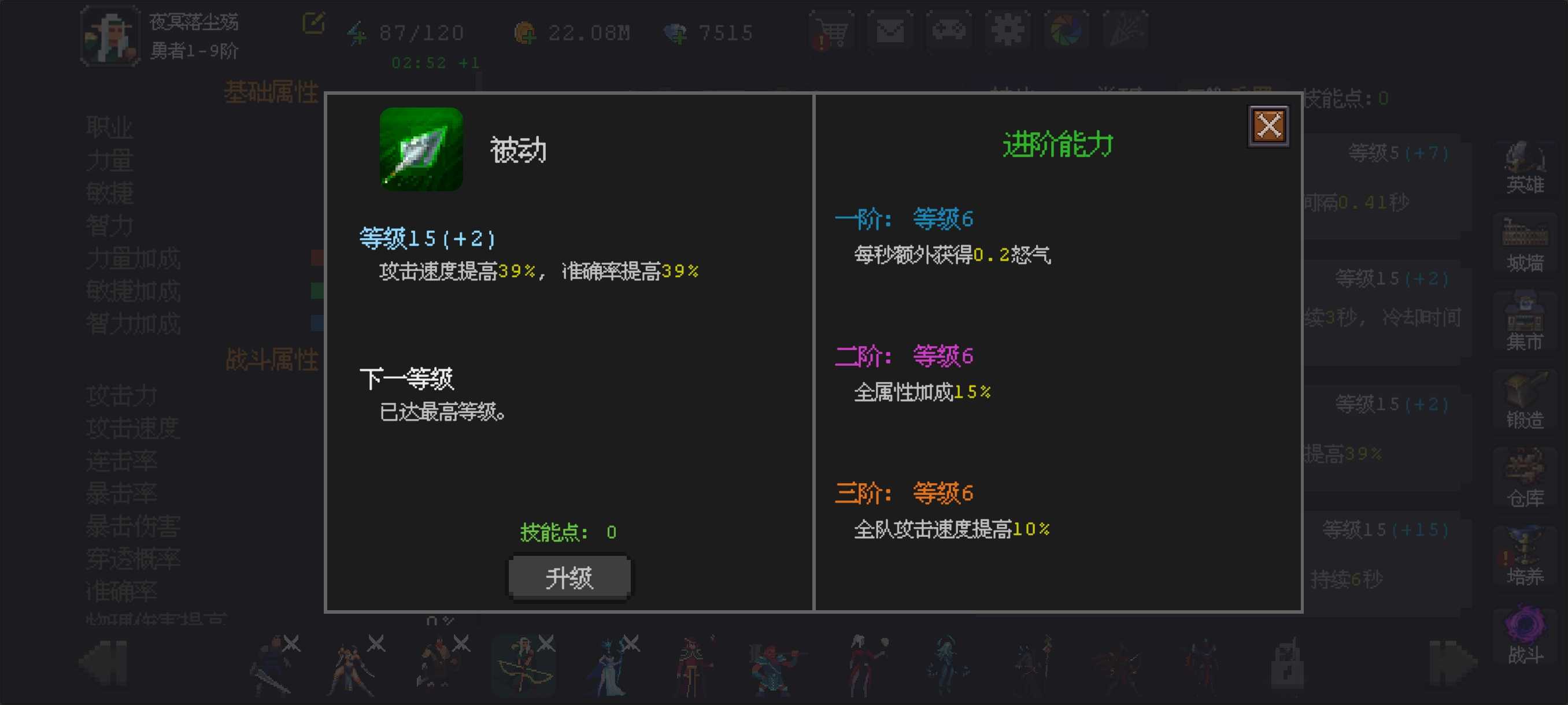Click the edit pencil next to player name
Image resolution: width=1568 pixels, height=705 pixels.
[313, 23]
